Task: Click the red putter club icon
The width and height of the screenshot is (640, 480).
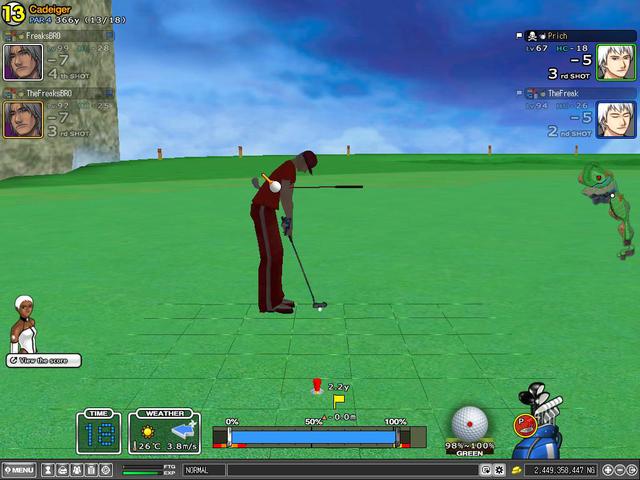Action: pos(523,424)
